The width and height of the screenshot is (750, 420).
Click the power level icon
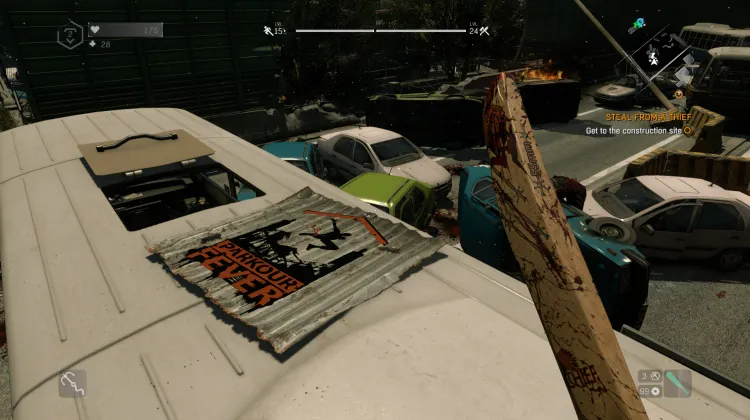[484, 31]
